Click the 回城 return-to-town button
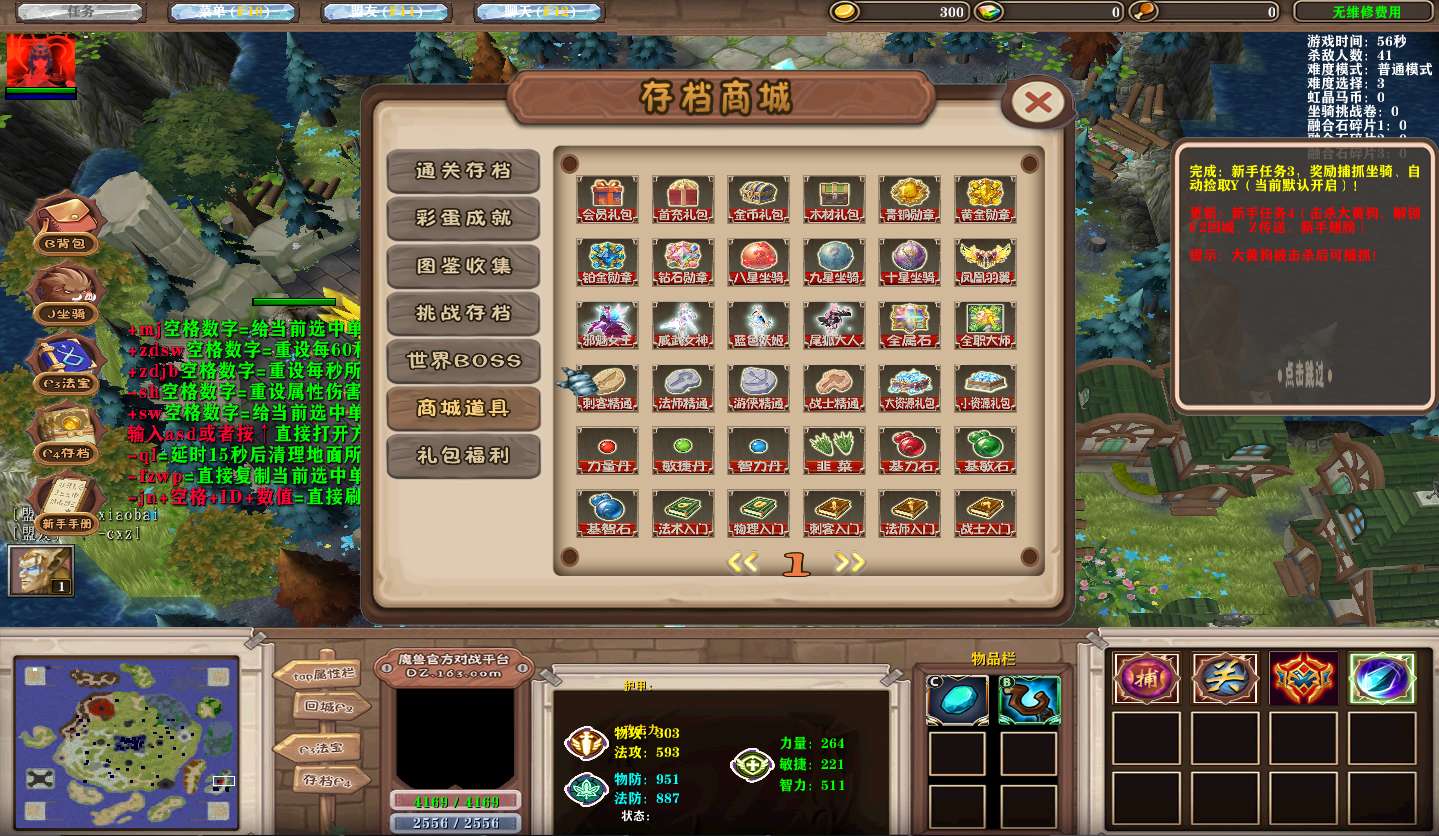Viewport: 1439px width, 836px height. [x=321, y=707]
